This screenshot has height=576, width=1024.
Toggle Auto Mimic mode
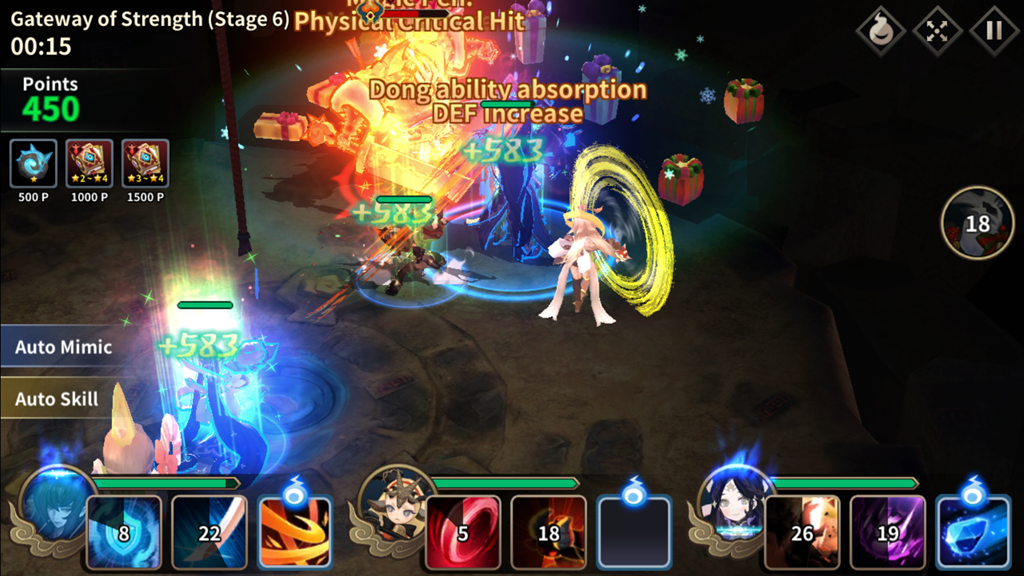(x=63, y=348)
